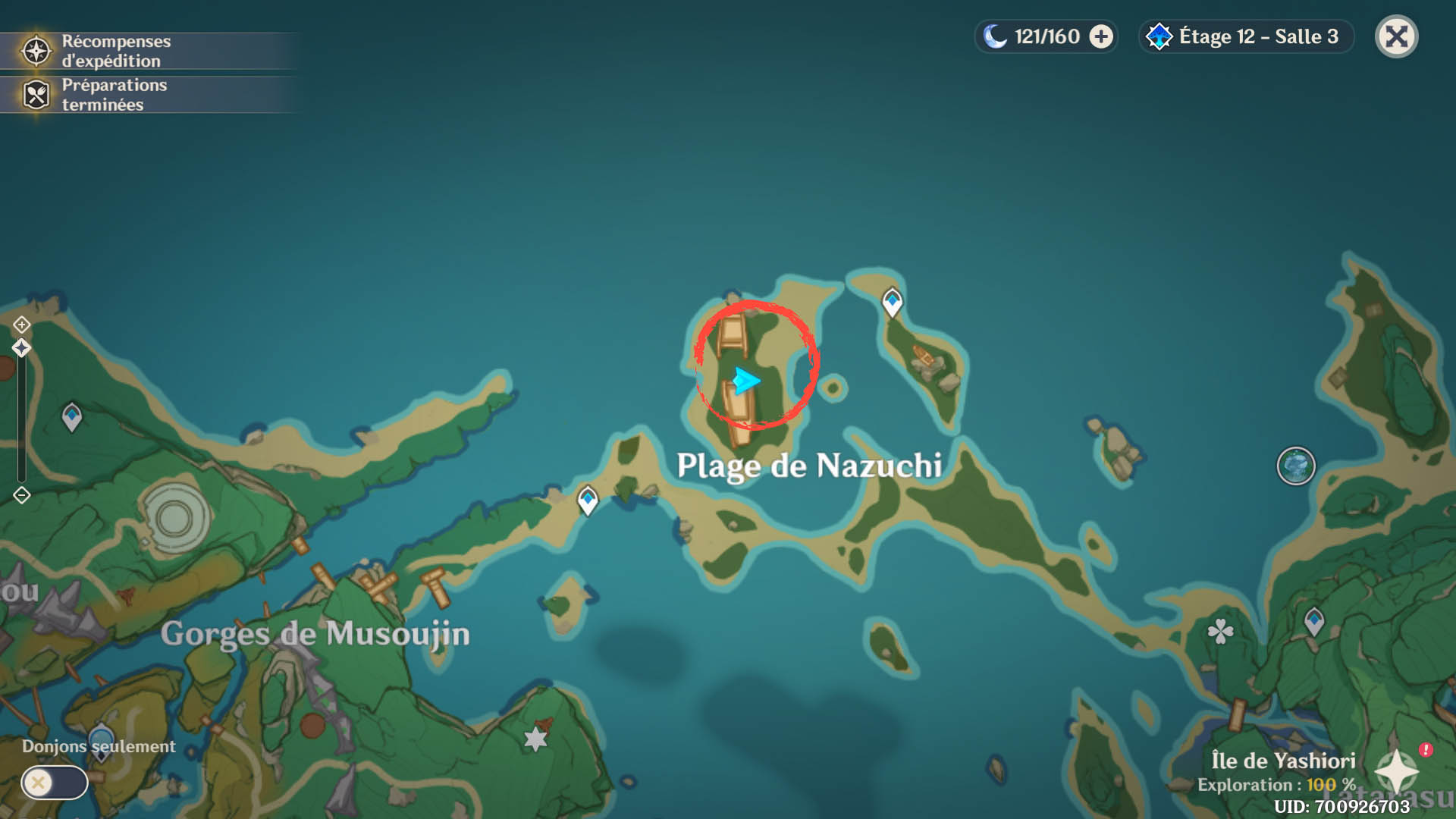This screenshot has width=1456, height=819.
Task: Select the white star custom pin
Action: click(535, 739)
